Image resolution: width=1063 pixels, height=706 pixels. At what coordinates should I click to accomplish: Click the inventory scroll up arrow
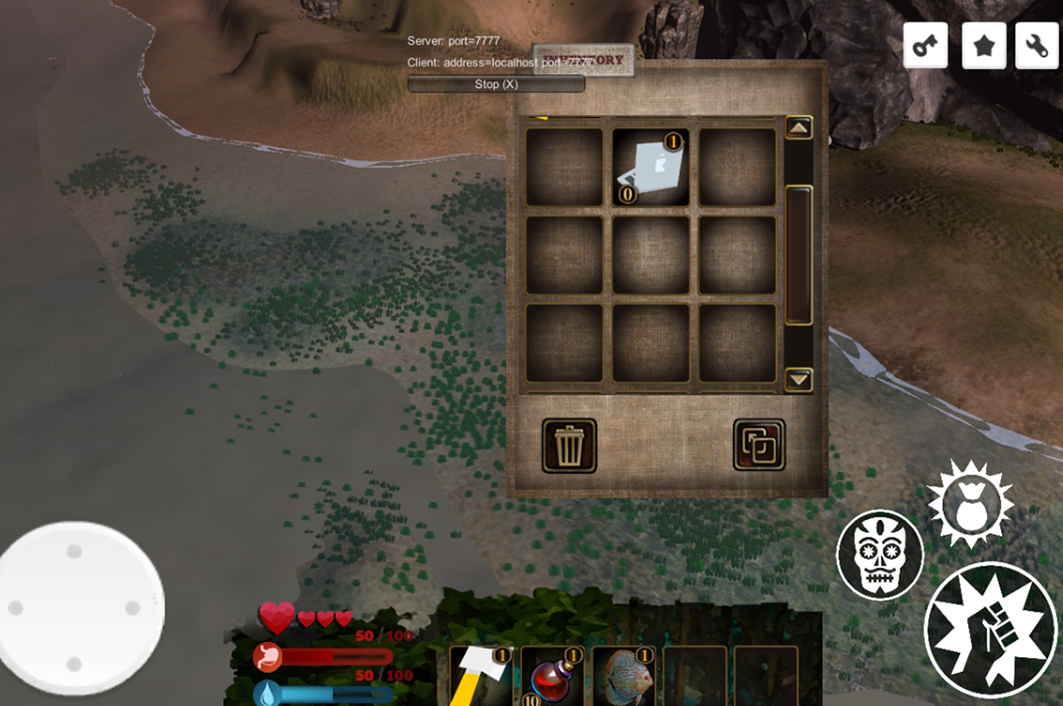(x=798, y=128)
